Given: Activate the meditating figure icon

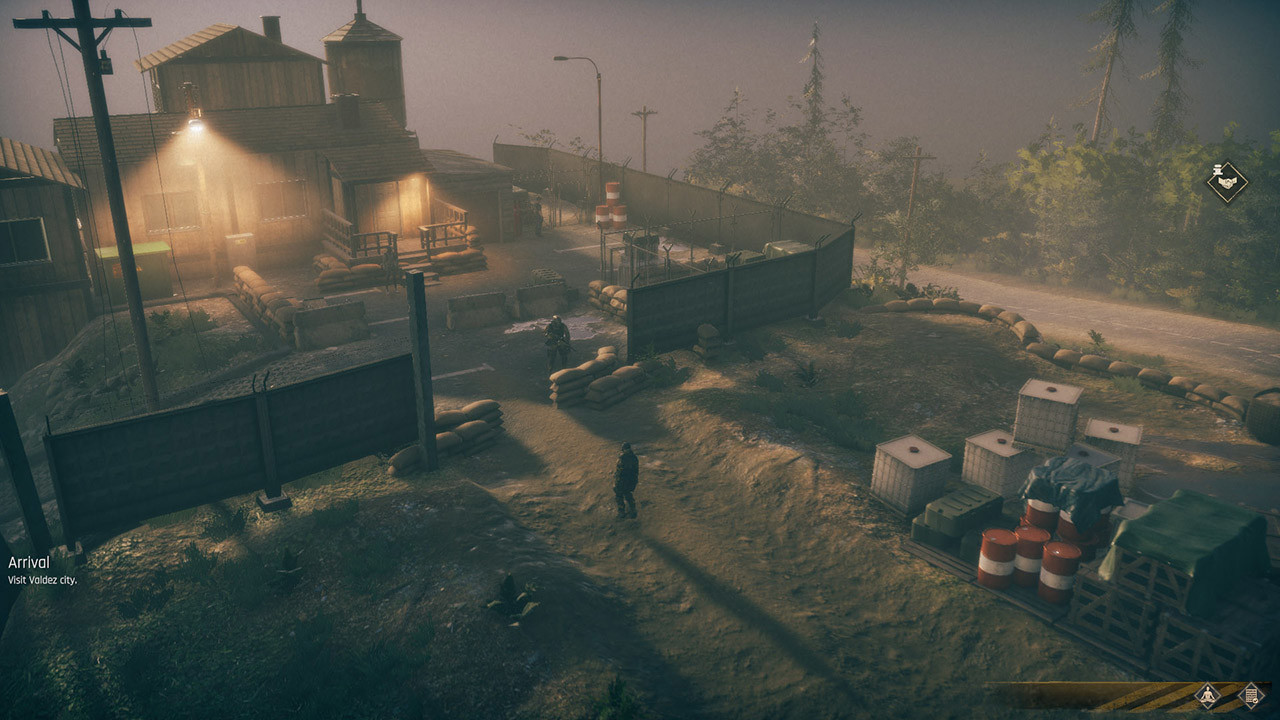Looking at the screenshot, I should 1207,696.
